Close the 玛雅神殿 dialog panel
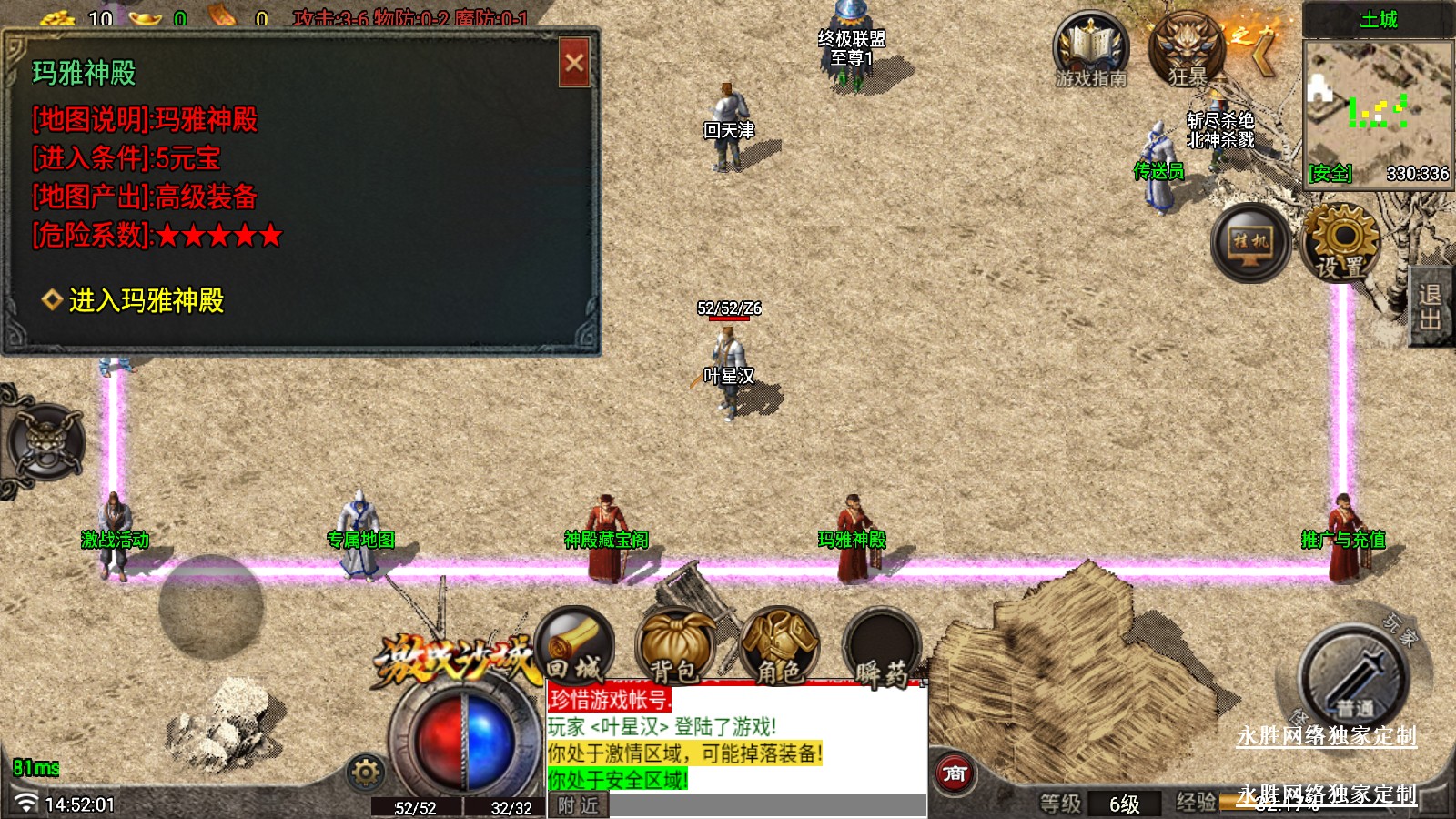Screen dimensions: 1456x819 click(x=574, y=63)
